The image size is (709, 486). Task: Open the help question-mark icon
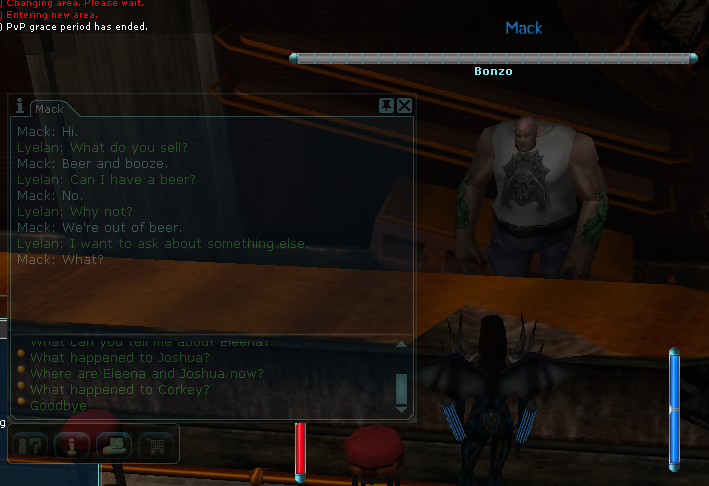click(x=33, y=444)
